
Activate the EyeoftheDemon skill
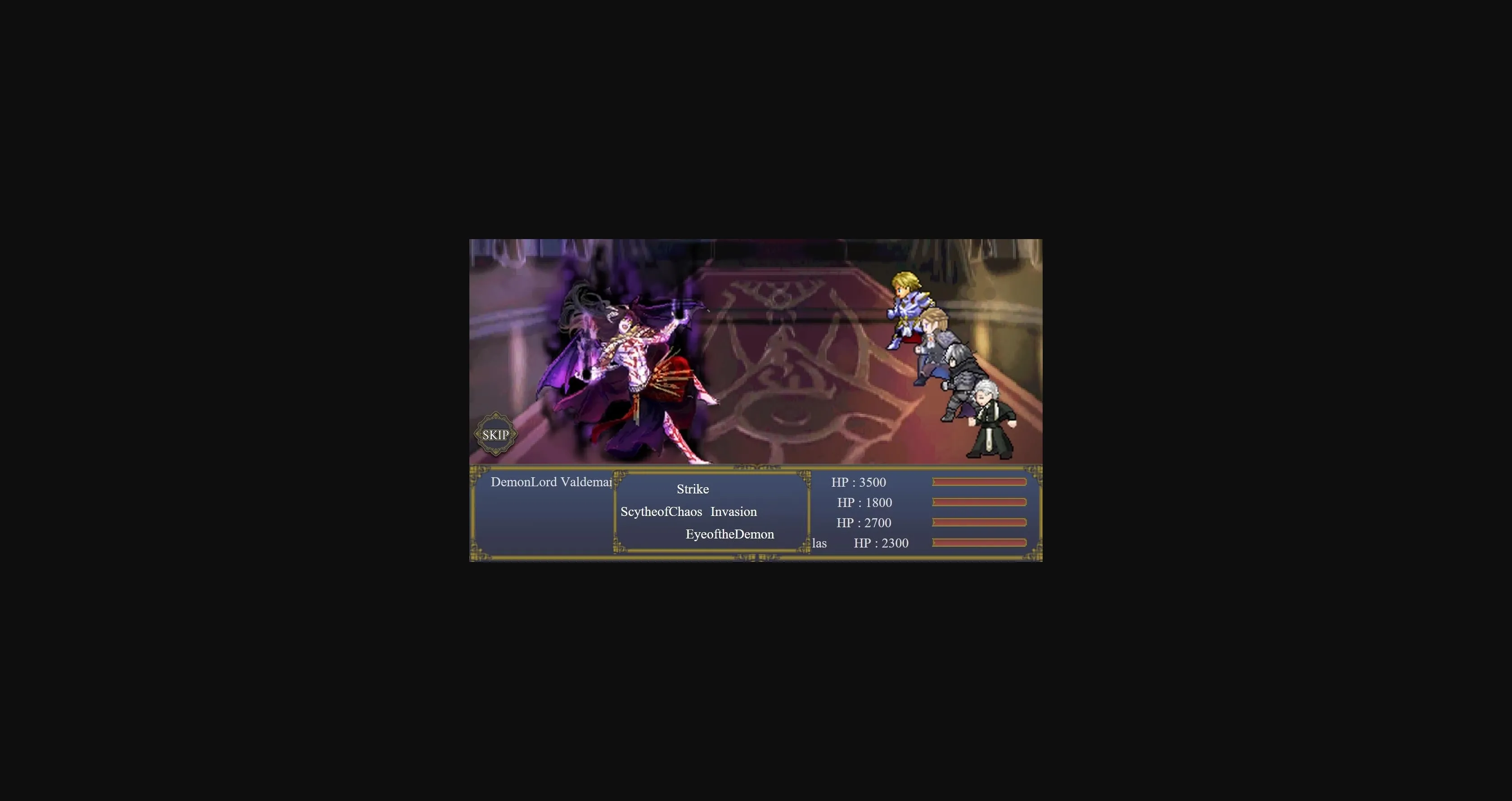pos(729,534)
